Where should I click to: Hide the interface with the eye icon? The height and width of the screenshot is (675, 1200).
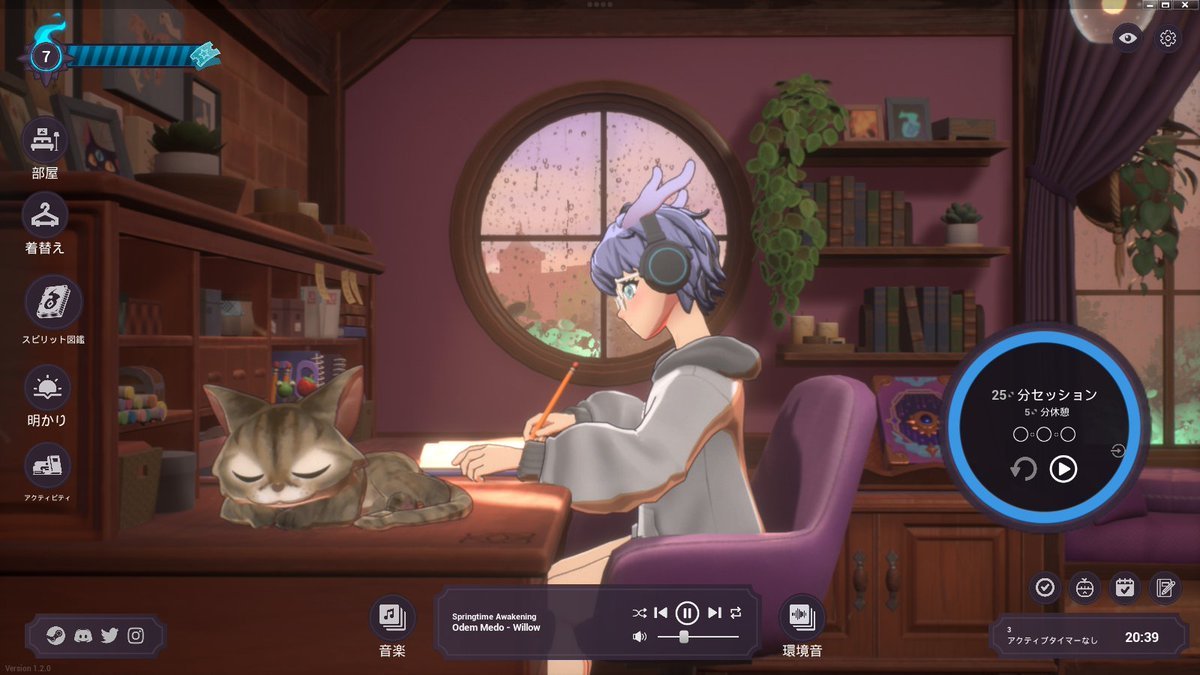pyautogui.click(x=1128, y=38)
